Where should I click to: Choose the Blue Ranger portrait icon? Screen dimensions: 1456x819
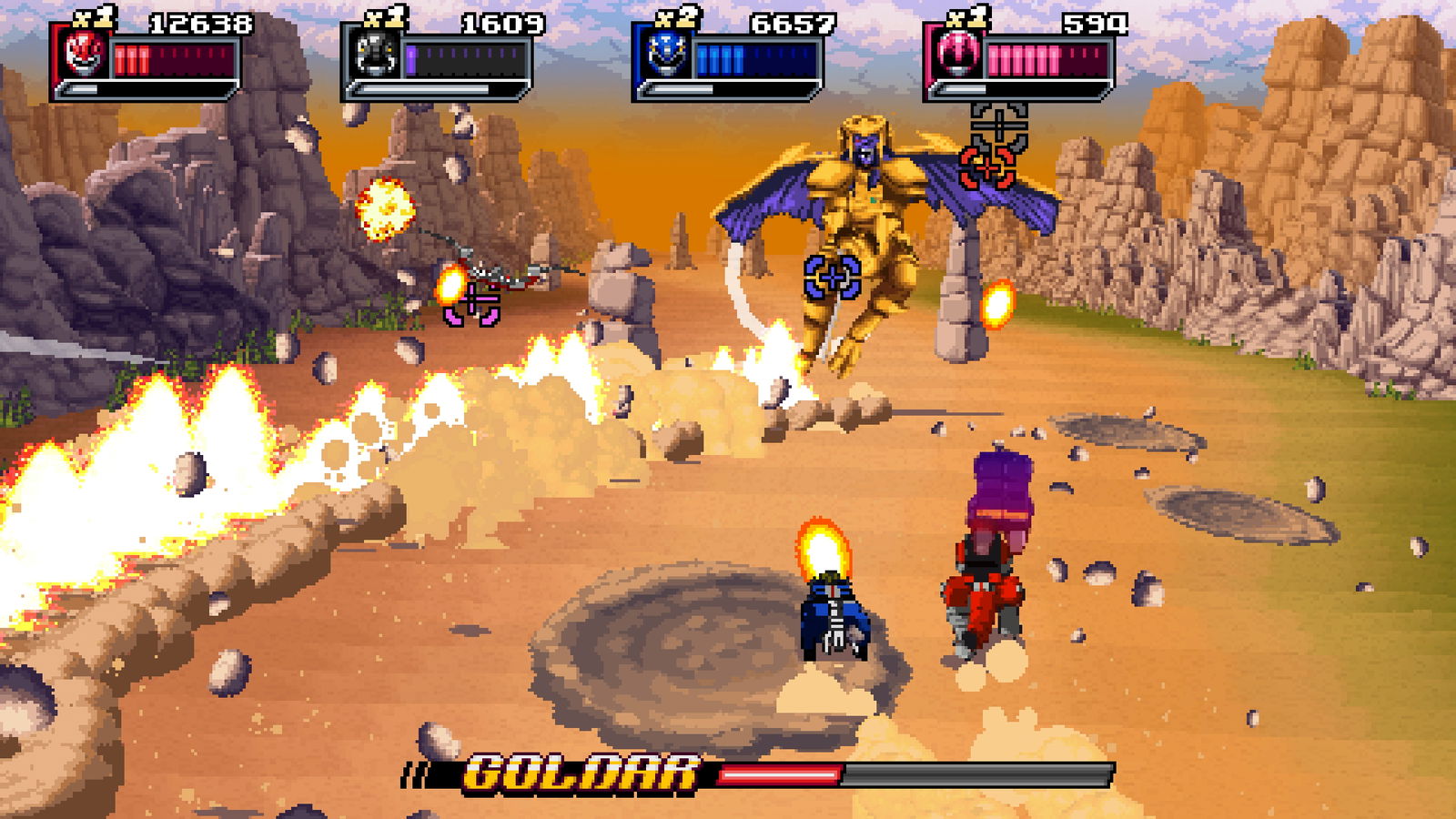[x=667, y=56]
